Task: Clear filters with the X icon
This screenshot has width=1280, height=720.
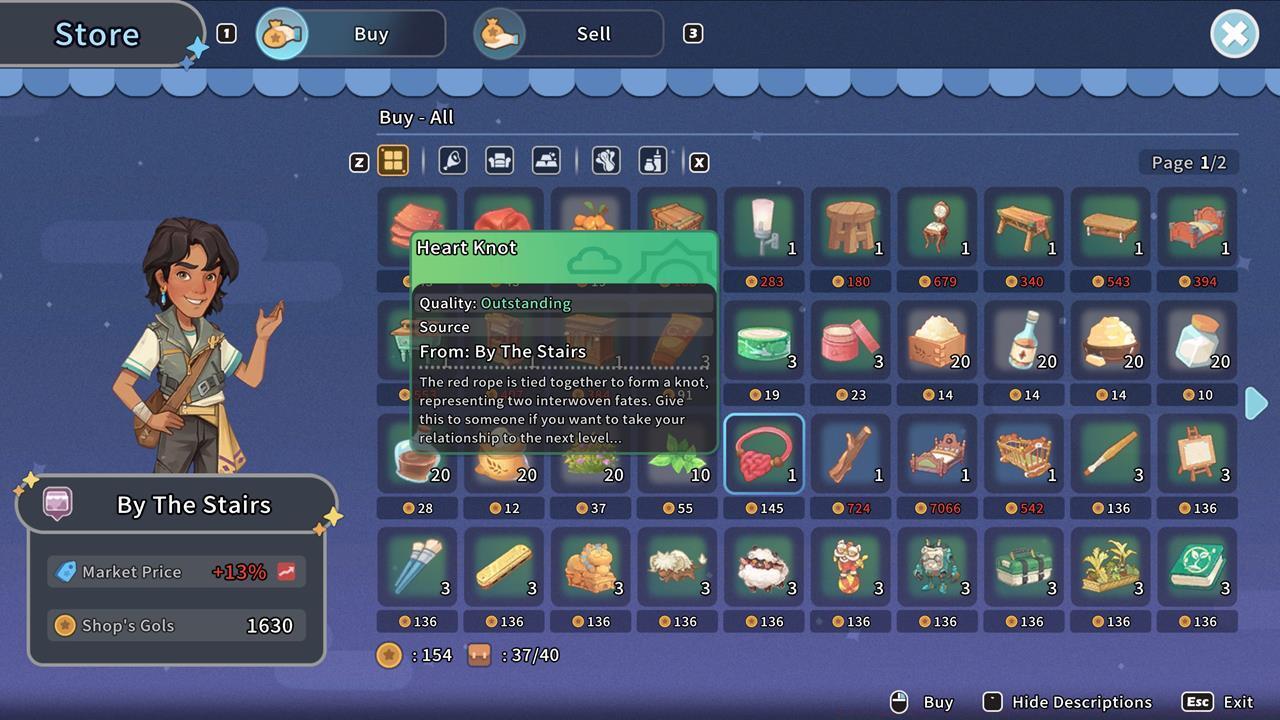Action: coord(699,161)
